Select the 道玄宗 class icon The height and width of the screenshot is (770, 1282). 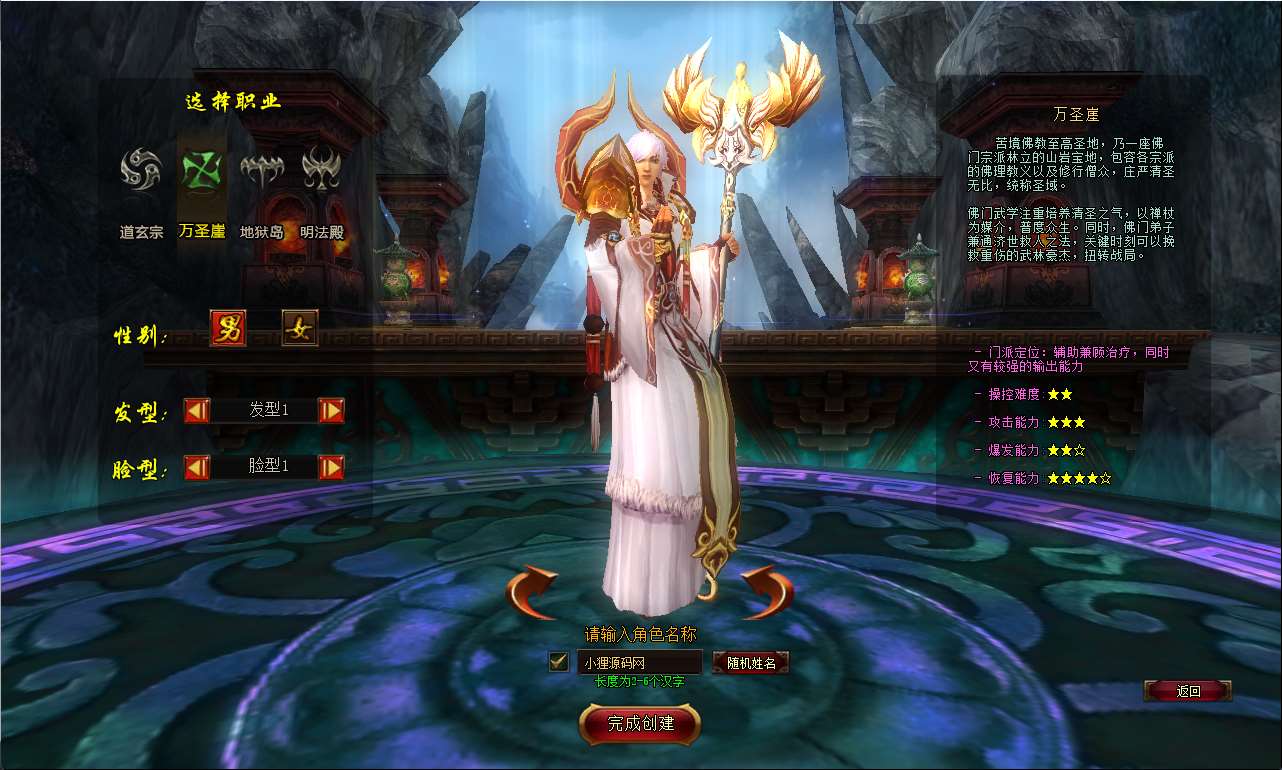(x=141, y=169)
